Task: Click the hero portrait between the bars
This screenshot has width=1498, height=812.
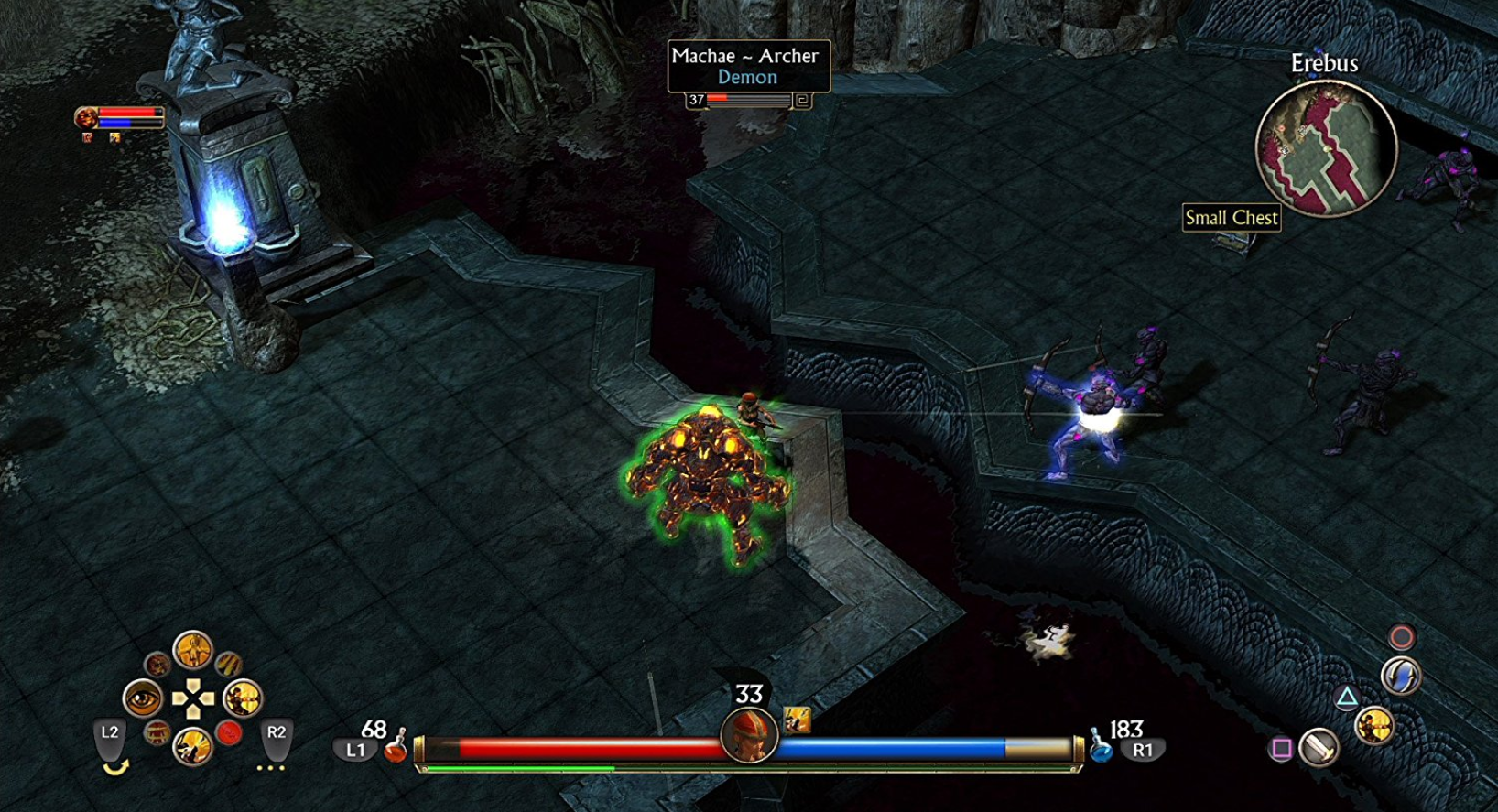Action: 749,735
